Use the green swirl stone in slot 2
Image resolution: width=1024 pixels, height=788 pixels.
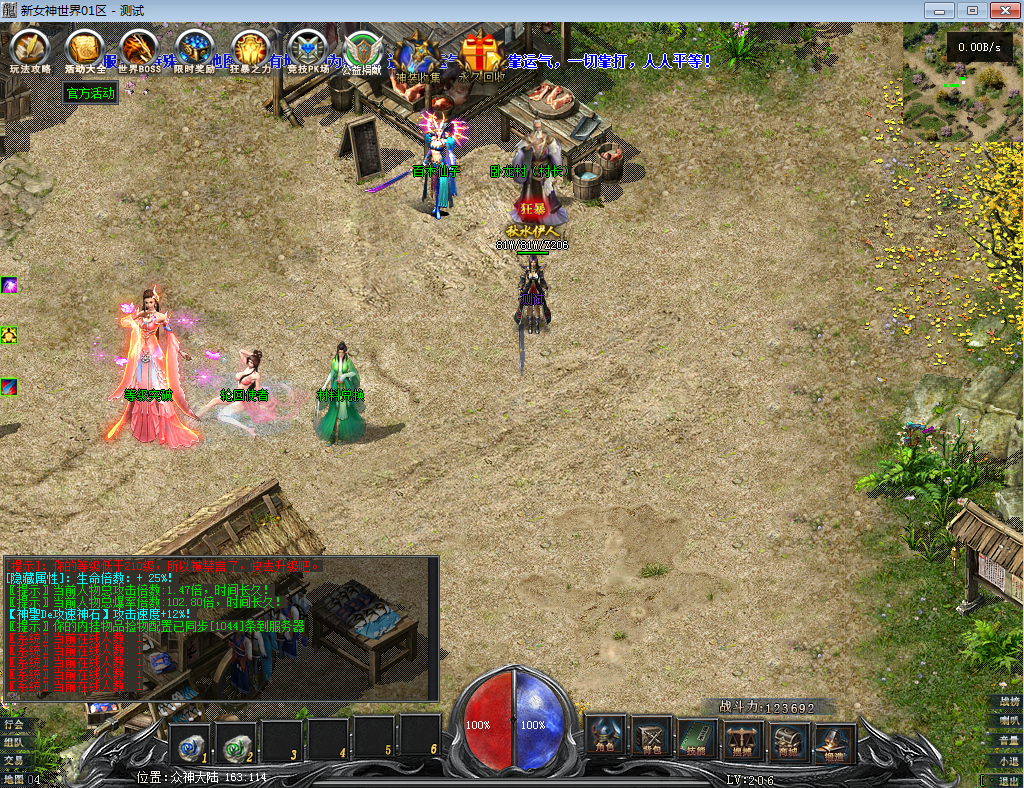pyautogui.click(x=236, y=742)
